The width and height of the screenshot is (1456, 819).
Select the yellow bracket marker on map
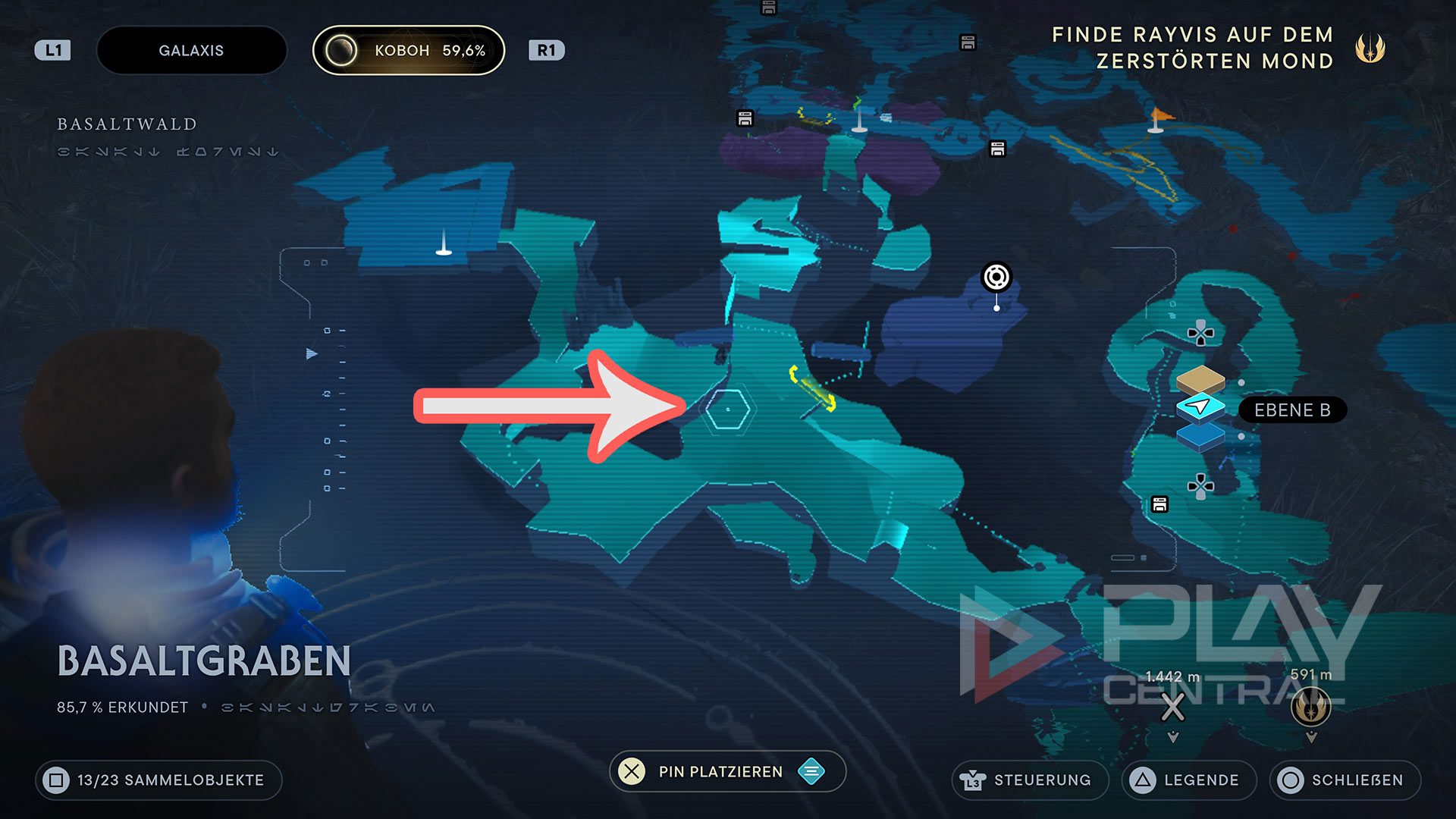click(x=812, y=388)
